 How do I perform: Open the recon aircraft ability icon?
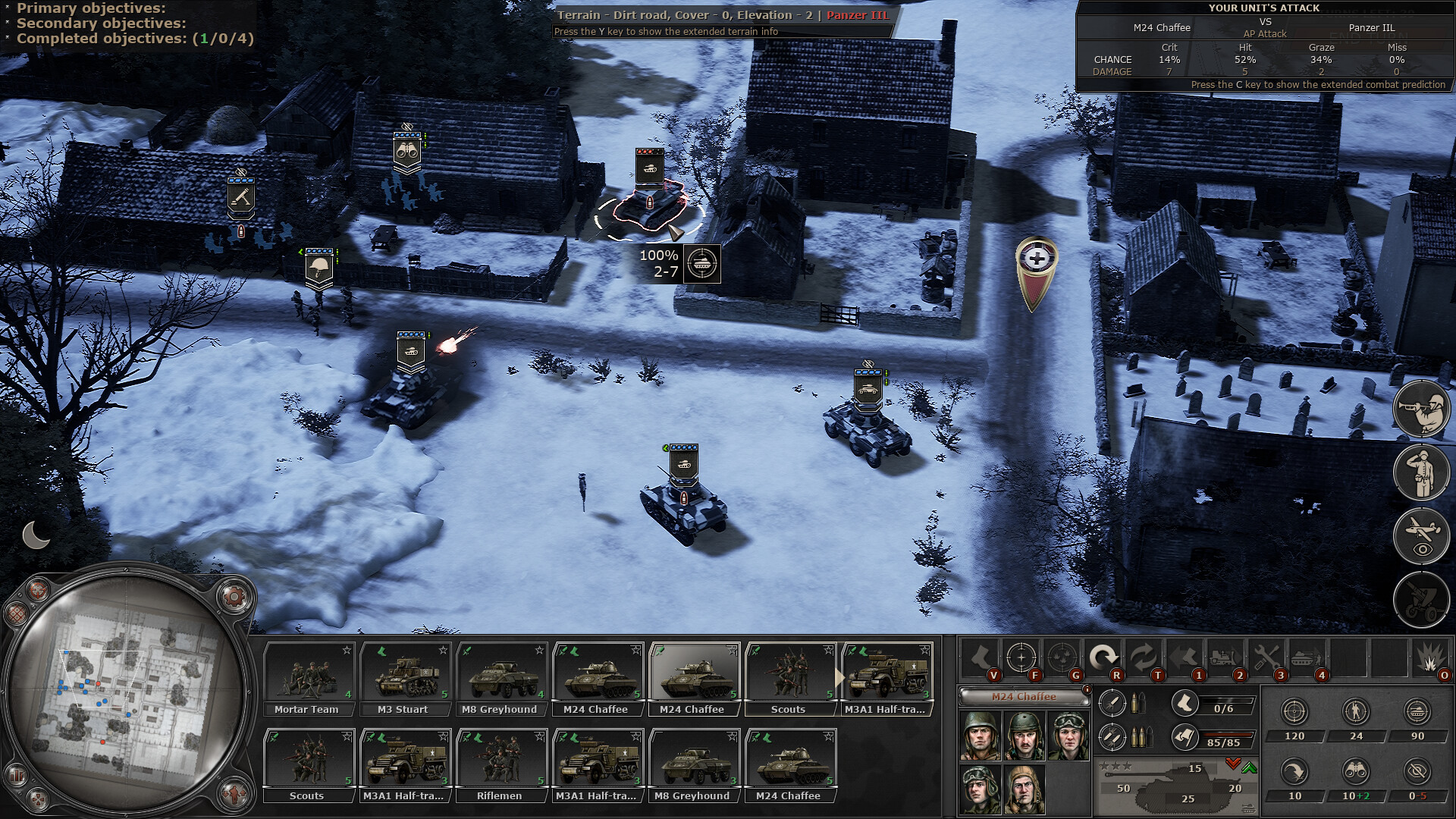pos(1423,535)
